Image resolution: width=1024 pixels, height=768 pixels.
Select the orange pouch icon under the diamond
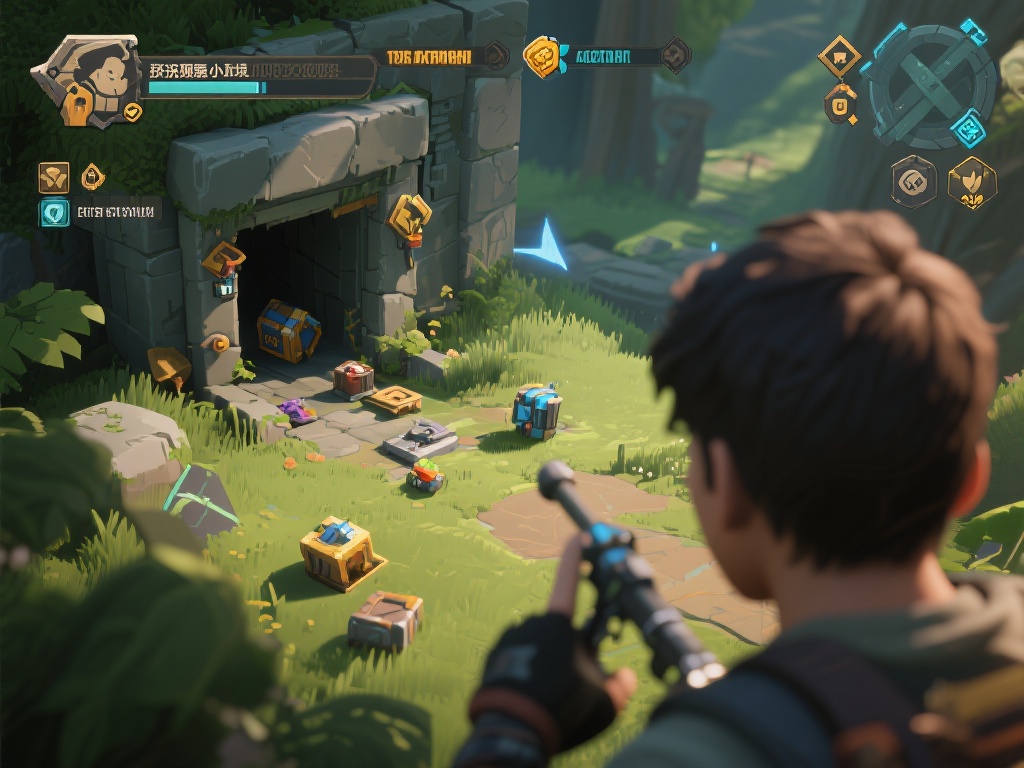841,104
